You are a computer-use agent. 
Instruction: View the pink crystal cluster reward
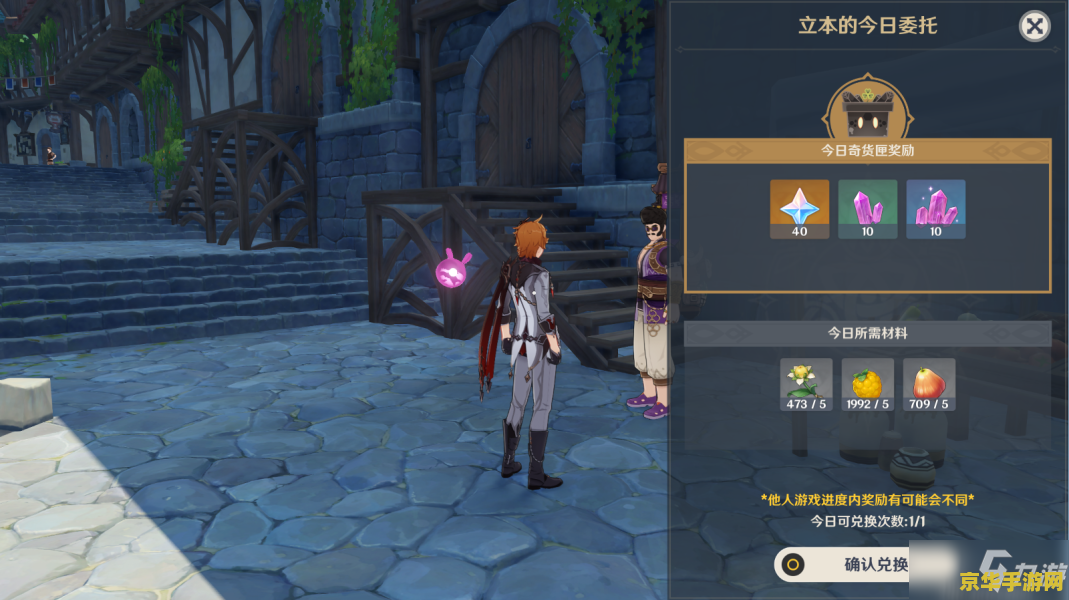[935, 209]
